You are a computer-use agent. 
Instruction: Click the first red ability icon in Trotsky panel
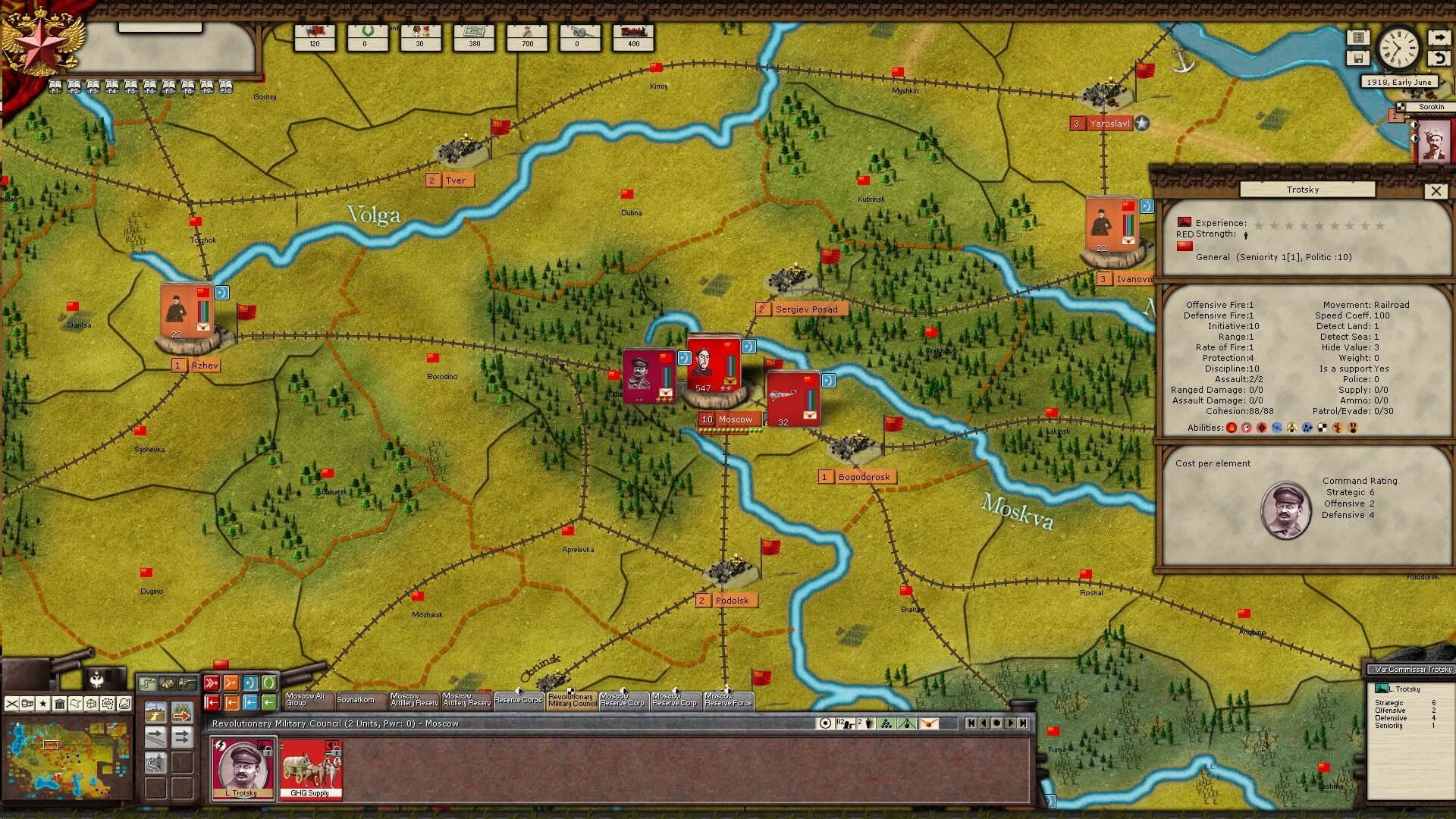pos(1230,427)
